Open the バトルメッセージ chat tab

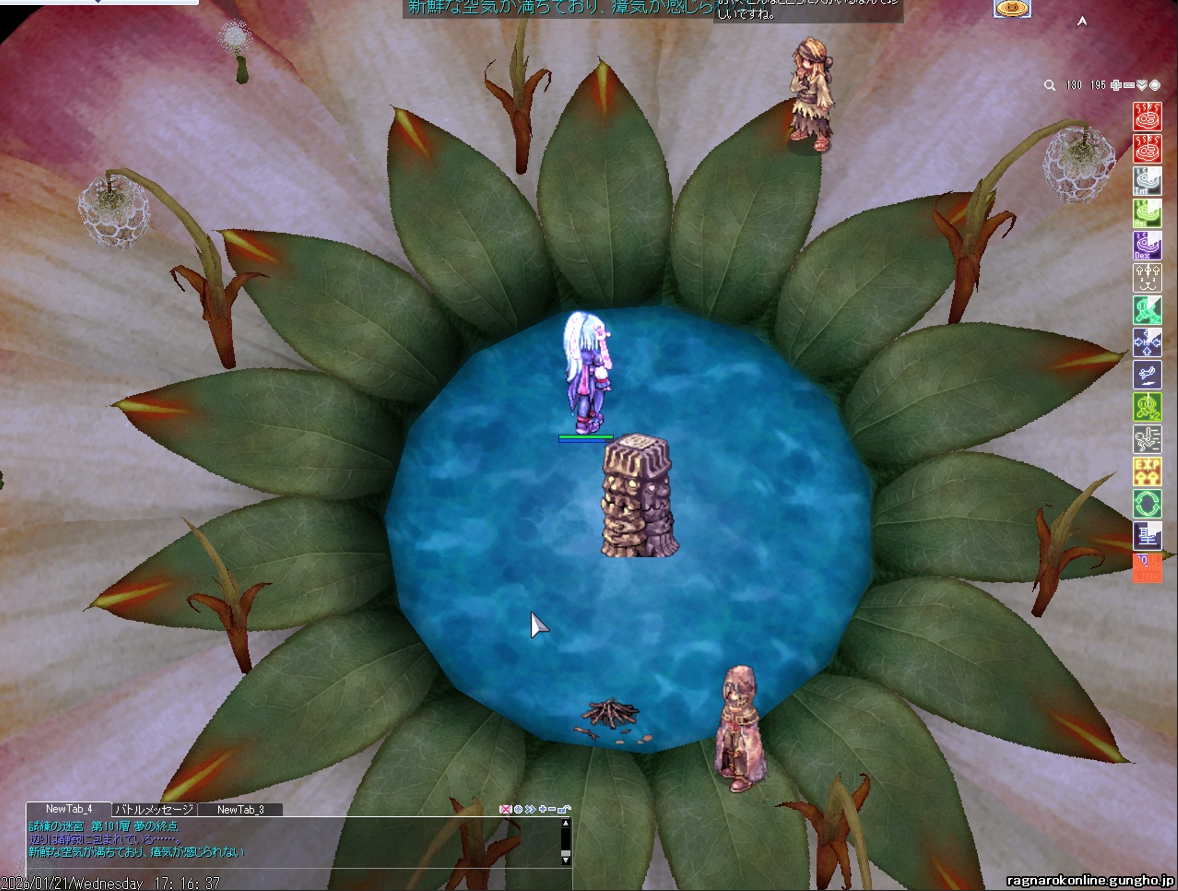tap(154, 809)
